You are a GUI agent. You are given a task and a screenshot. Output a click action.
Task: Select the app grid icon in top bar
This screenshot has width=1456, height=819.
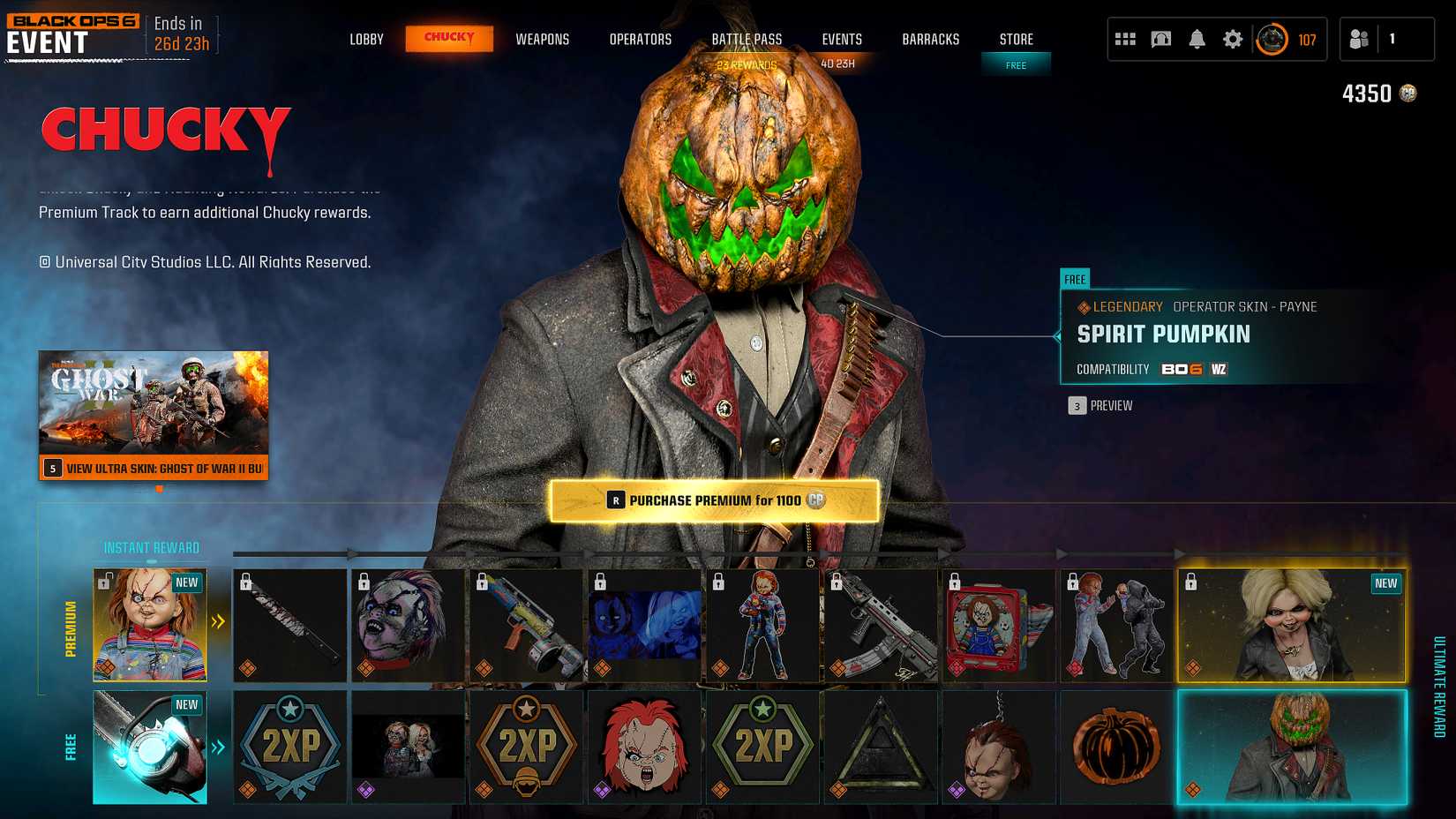1124,38
